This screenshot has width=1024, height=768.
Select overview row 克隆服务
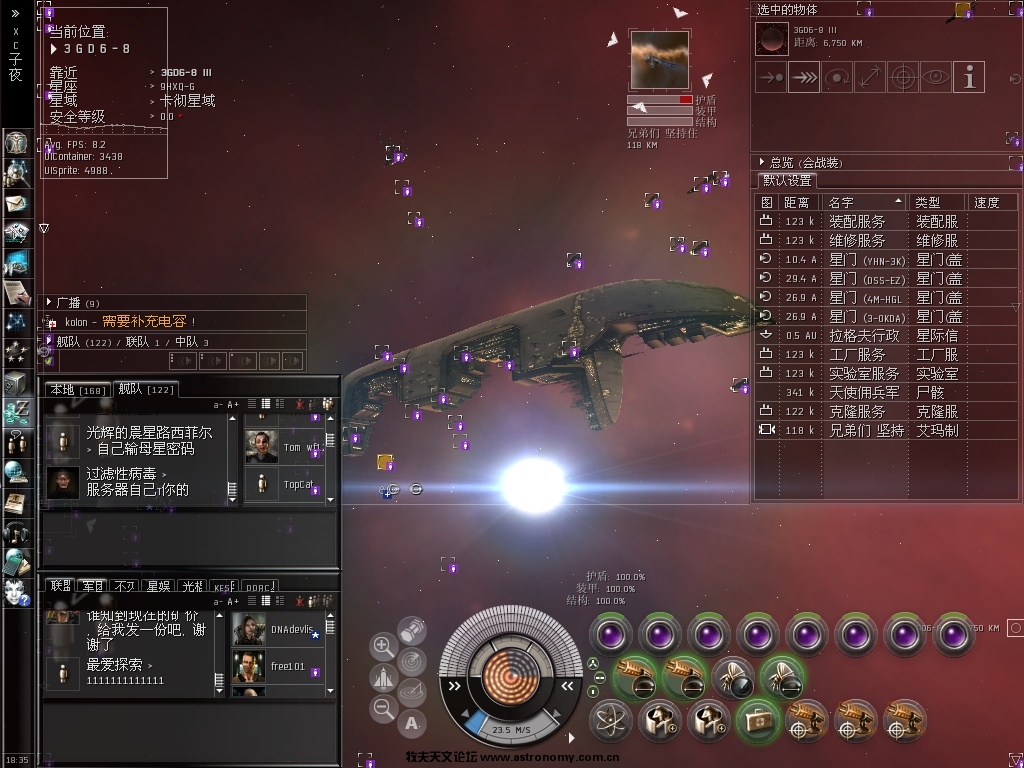[857, 411]
